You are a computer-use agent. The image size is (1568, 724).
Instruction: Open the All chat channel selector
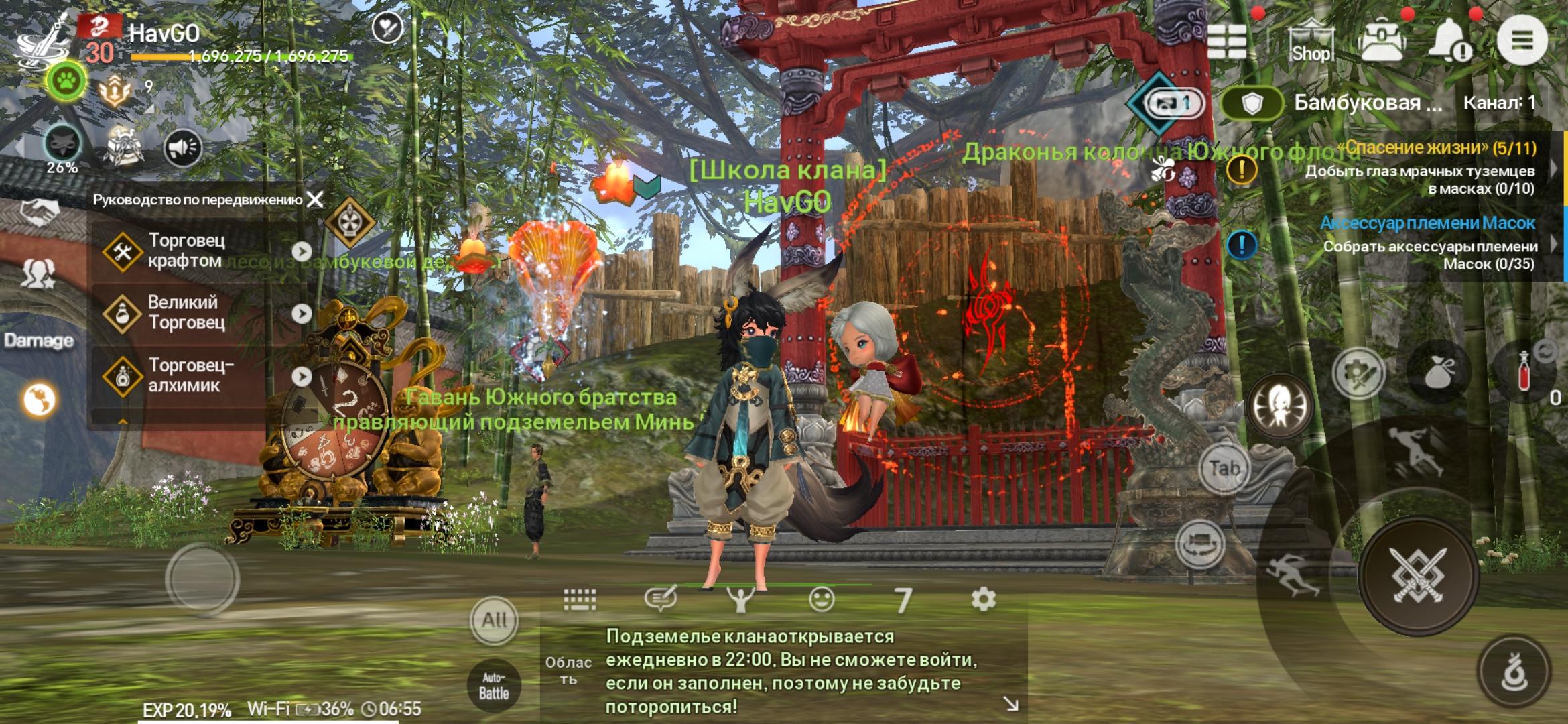[494, 620]
